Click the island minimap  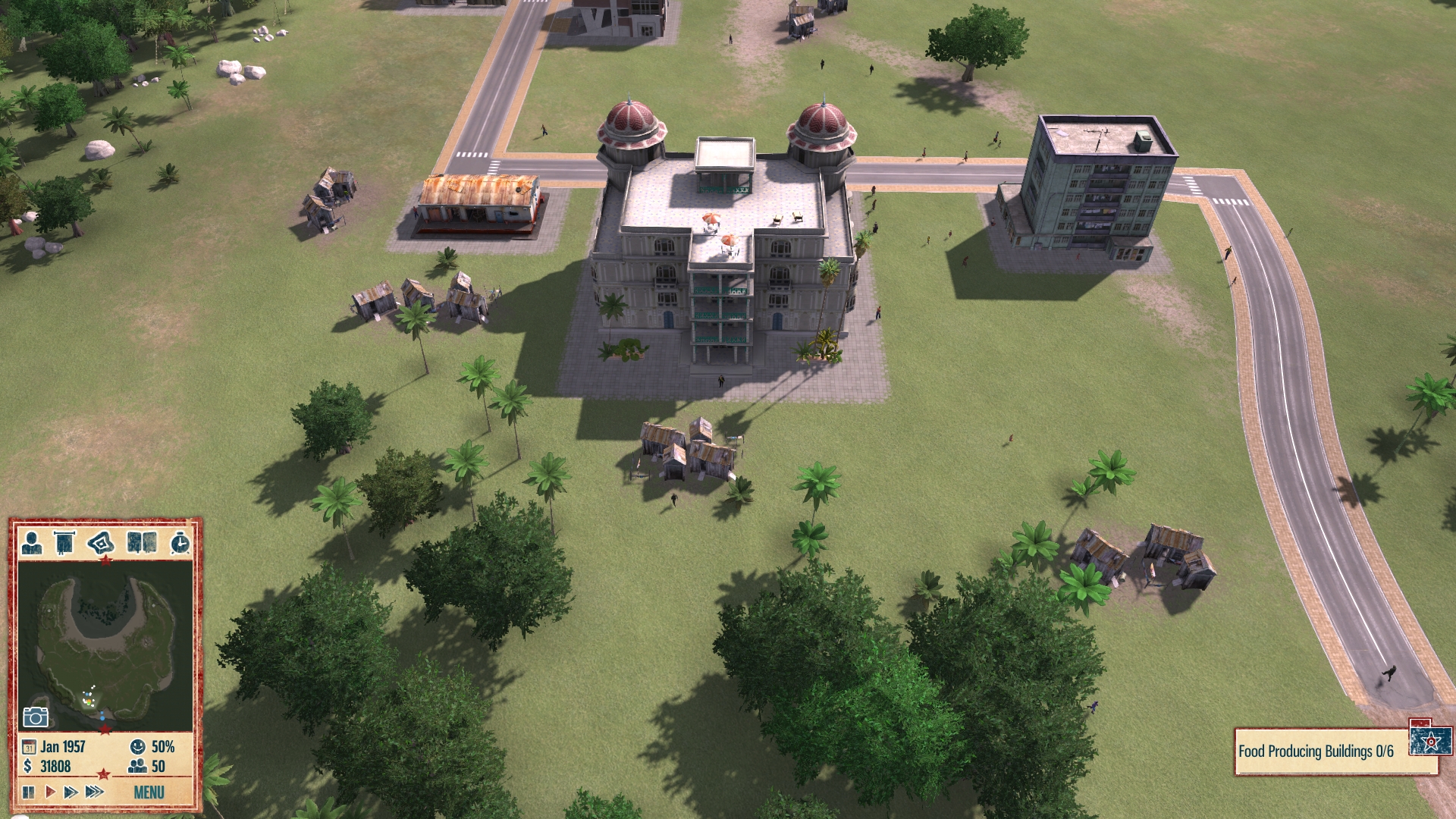105,645
